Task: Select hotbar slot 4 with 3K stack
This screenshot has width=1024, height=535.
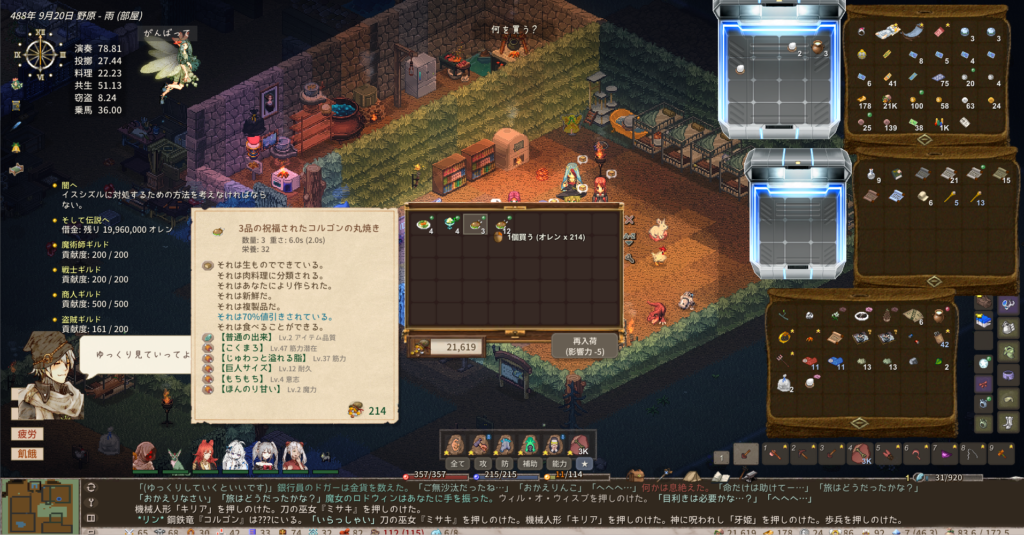Action: point(860,455)
